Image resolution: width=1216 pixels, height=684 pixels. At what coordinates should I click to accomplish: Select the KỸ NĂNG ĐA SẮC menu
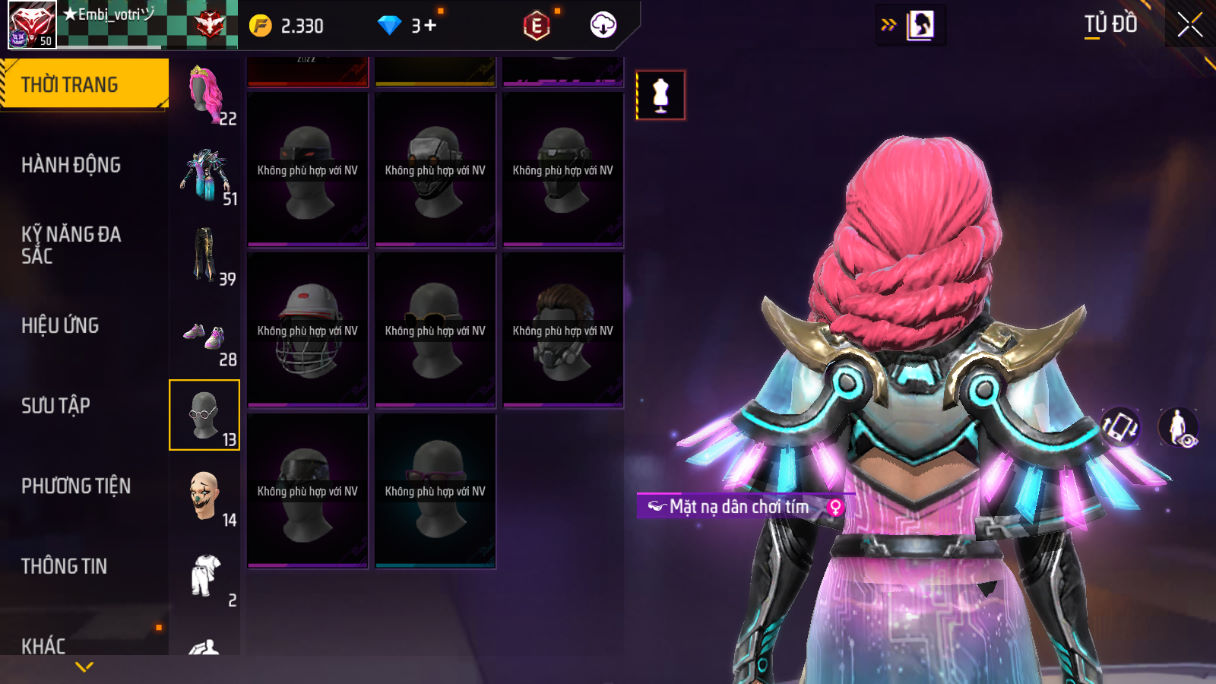tap(71, 245)
